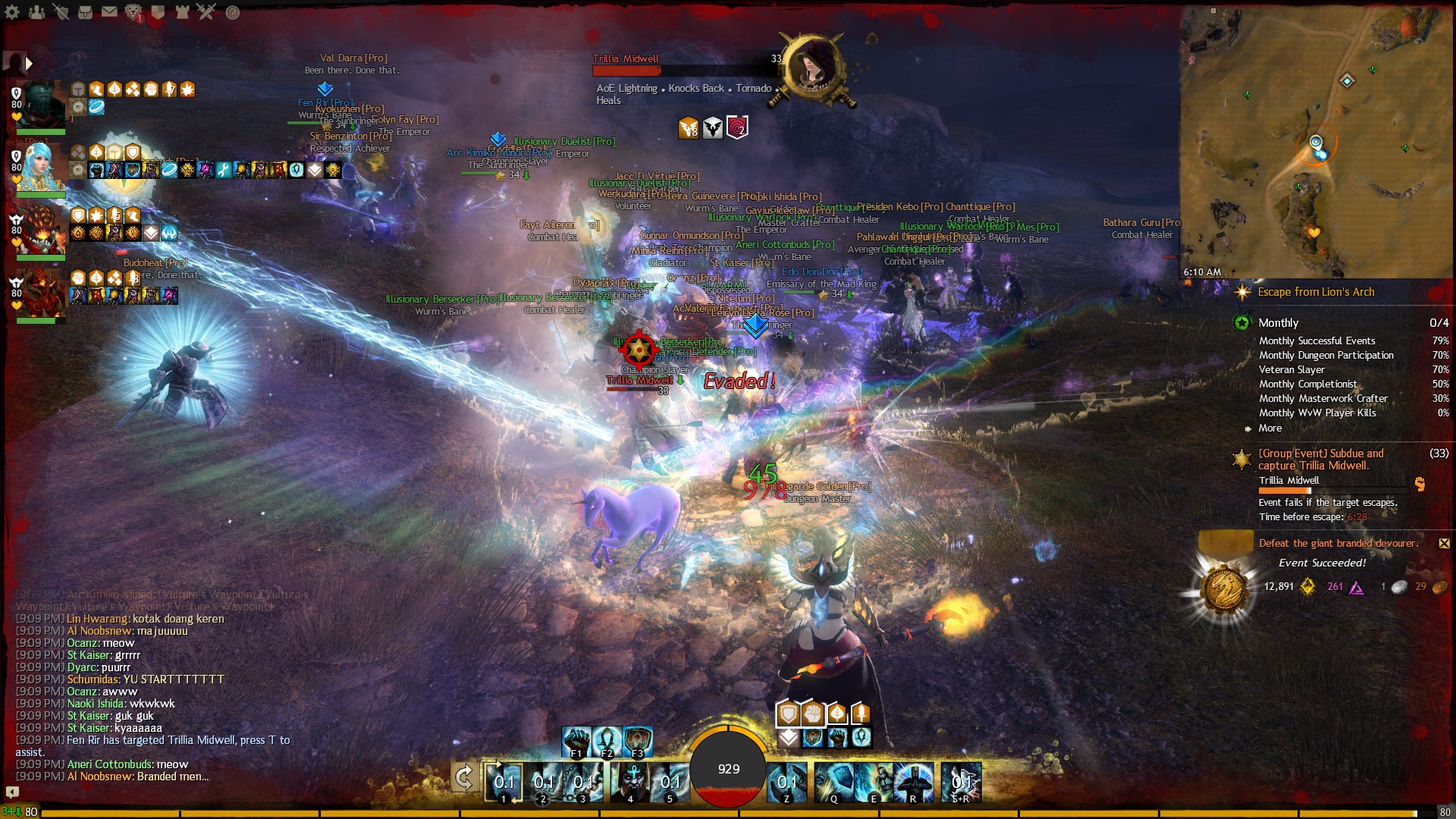
Task: Open the Contacts and LFG panel
Action: pos(36,11)
